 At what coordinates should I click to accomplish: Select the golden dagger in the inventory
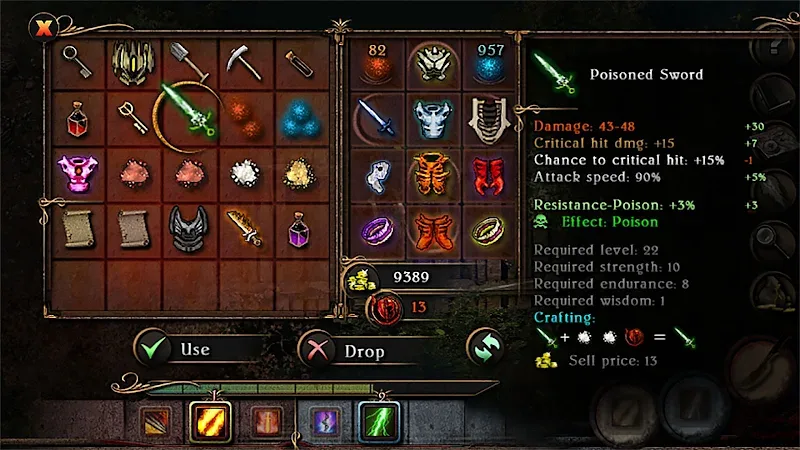click(x=242, y=228)
